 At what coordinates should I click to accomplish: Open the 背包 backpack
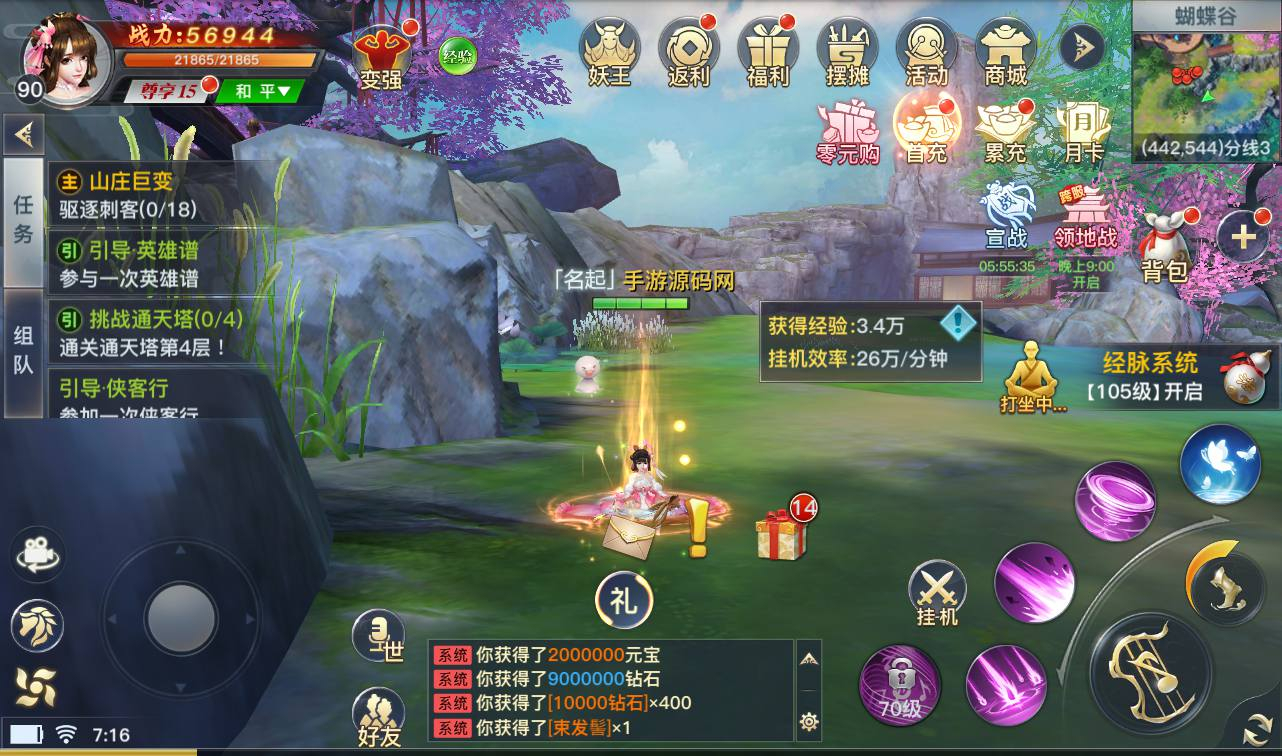[1165, 245]
